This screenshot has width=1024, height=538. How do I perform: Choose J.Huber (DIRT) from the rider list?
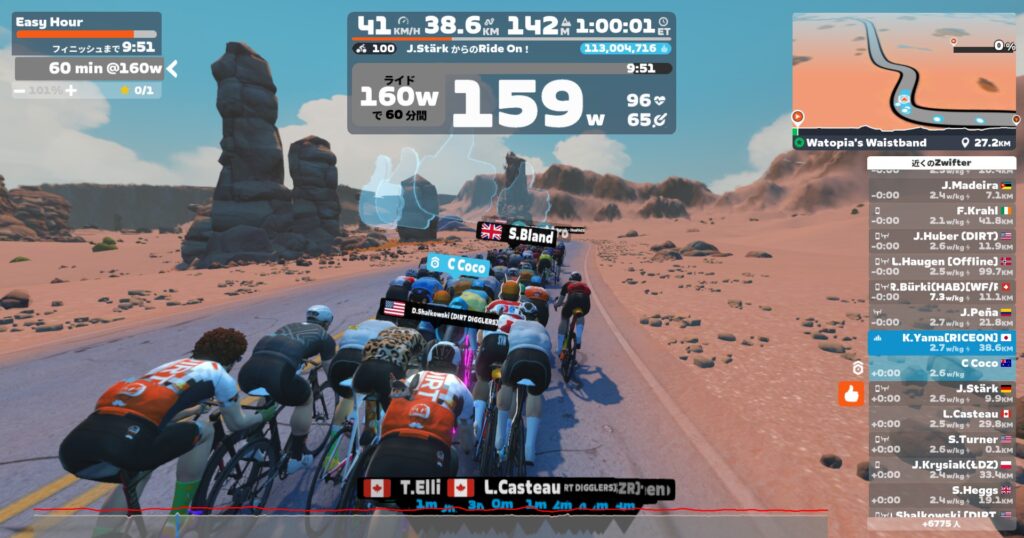coord(942,241)
